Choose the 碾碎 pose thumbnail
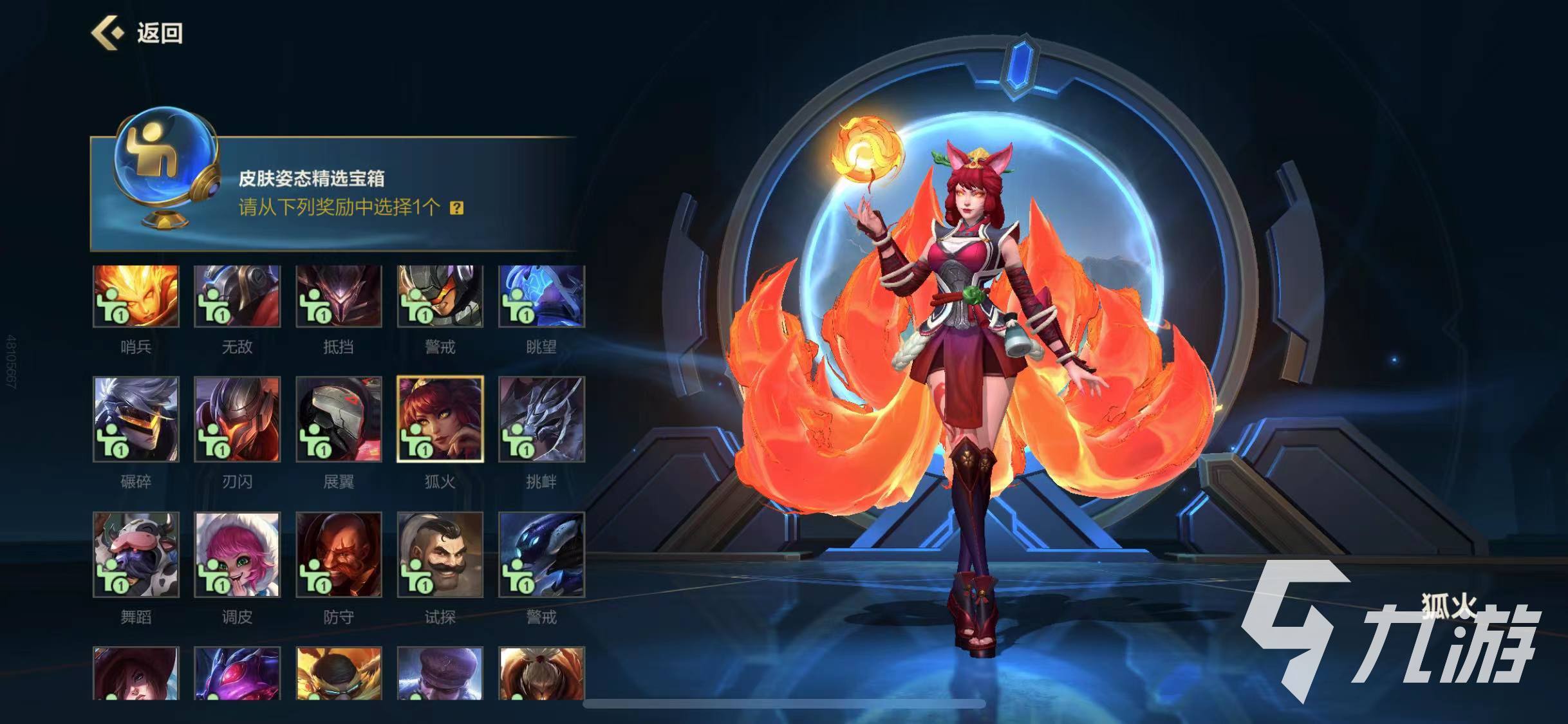The height and width of the screenshot is (724, 1568). tap(136, 420)
